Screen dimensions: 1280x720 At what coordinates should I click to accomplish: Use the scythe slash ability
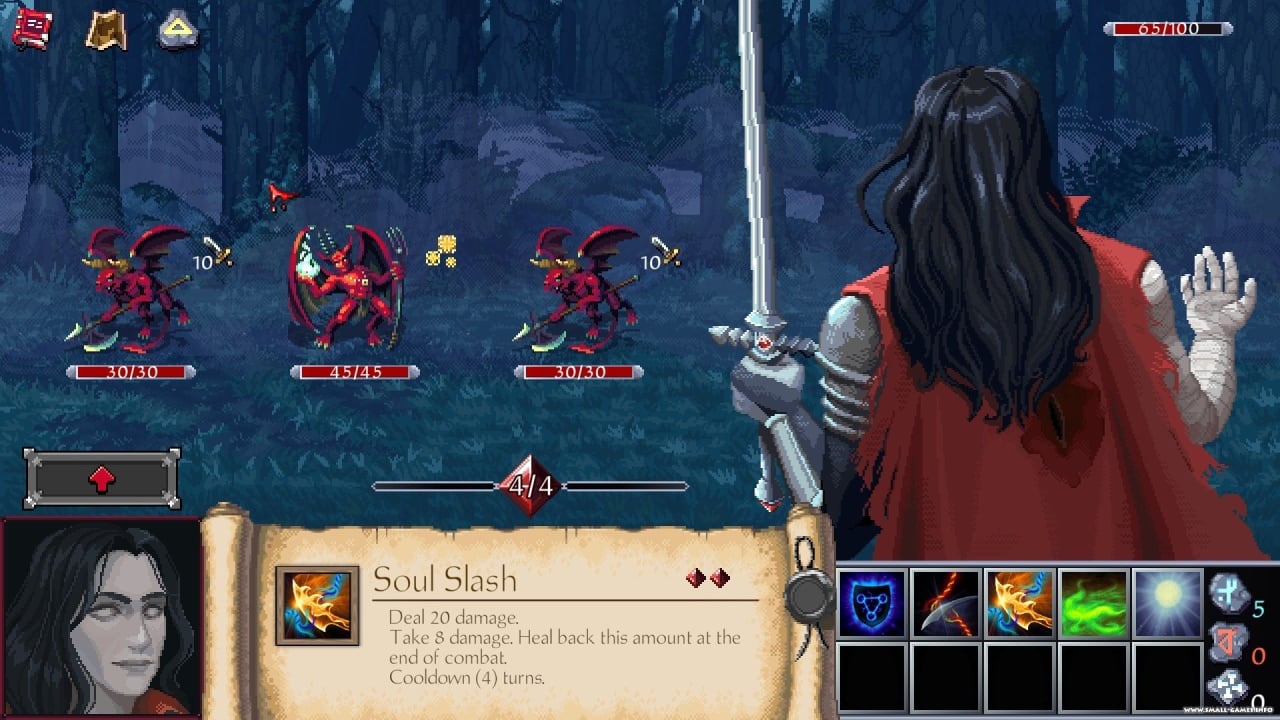click(946, 604)
